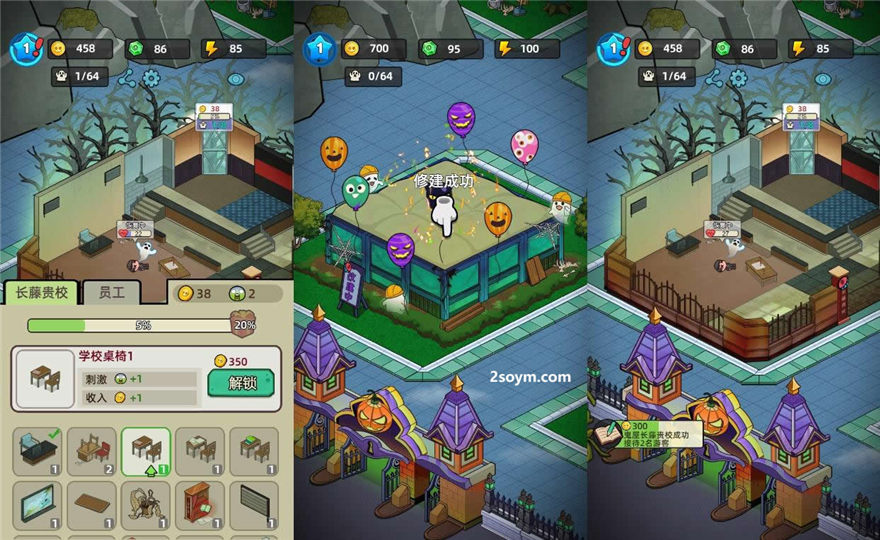Select the highlighted school desk slot with green arrow
The image size is (880, 540).
pyautogui.click(x=146, y=451)
